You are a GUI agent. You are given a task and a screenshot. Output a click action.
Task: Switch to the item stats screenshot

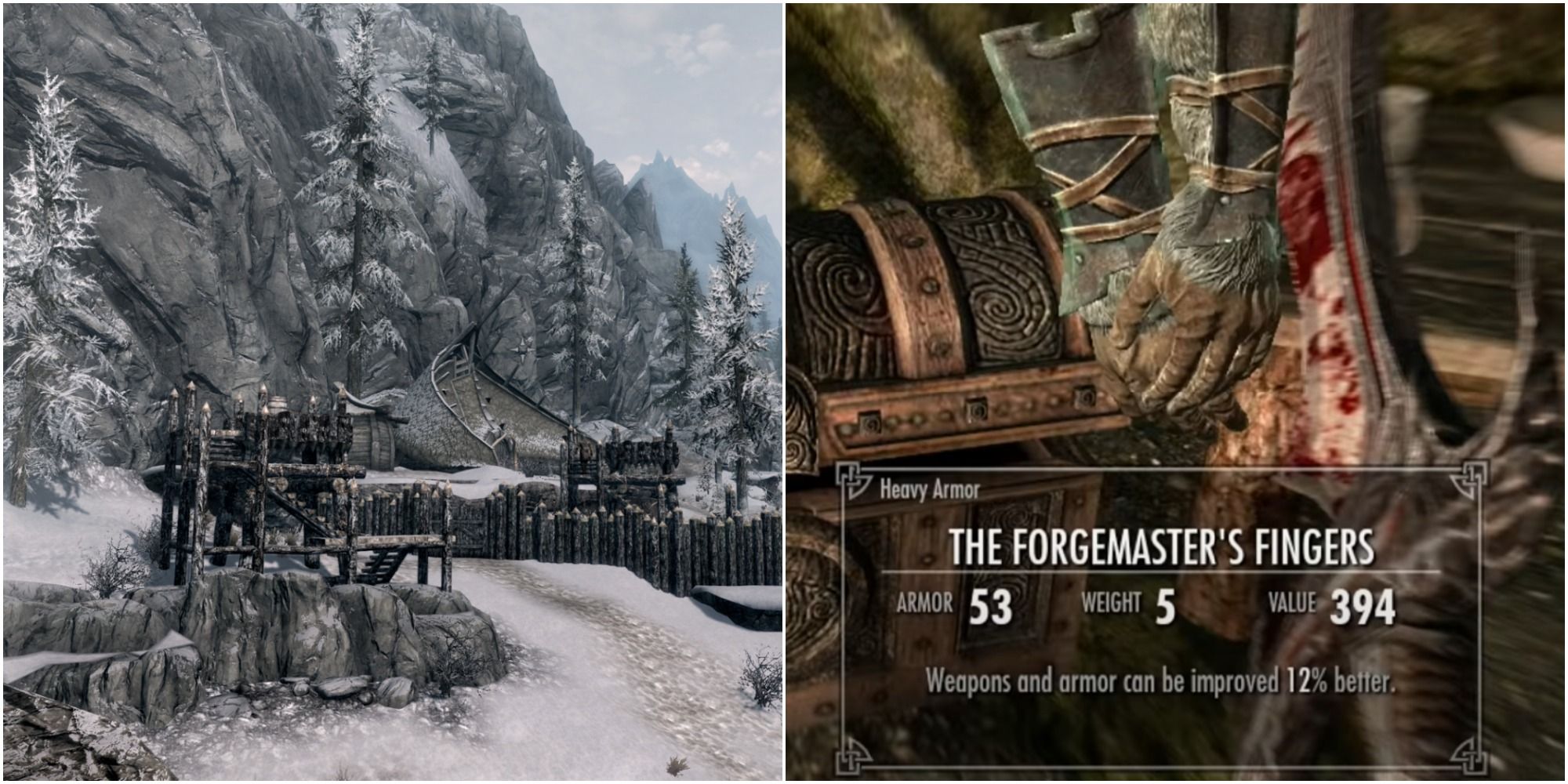pos(1176,392)
